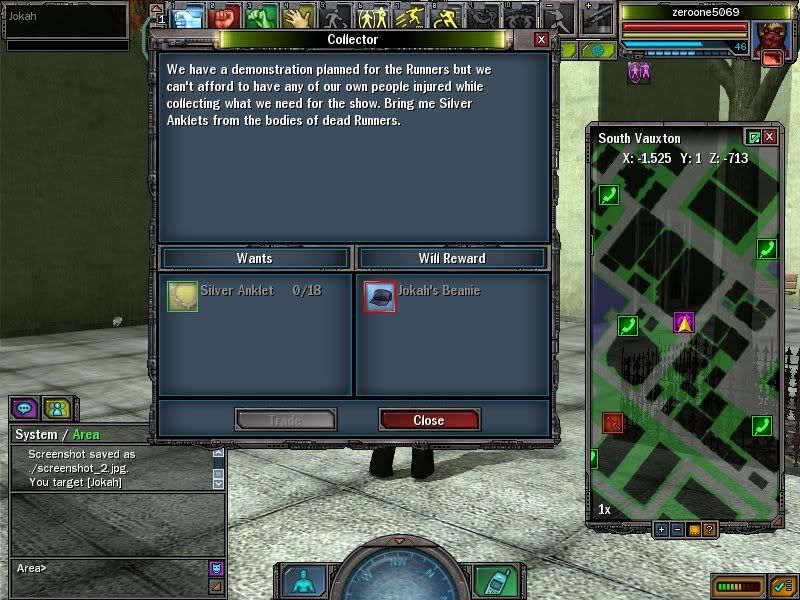The height and width of the screenshot is (600, 800).
Task: Open the cell phone button beside the compass
Action: (x=491, y=581)
